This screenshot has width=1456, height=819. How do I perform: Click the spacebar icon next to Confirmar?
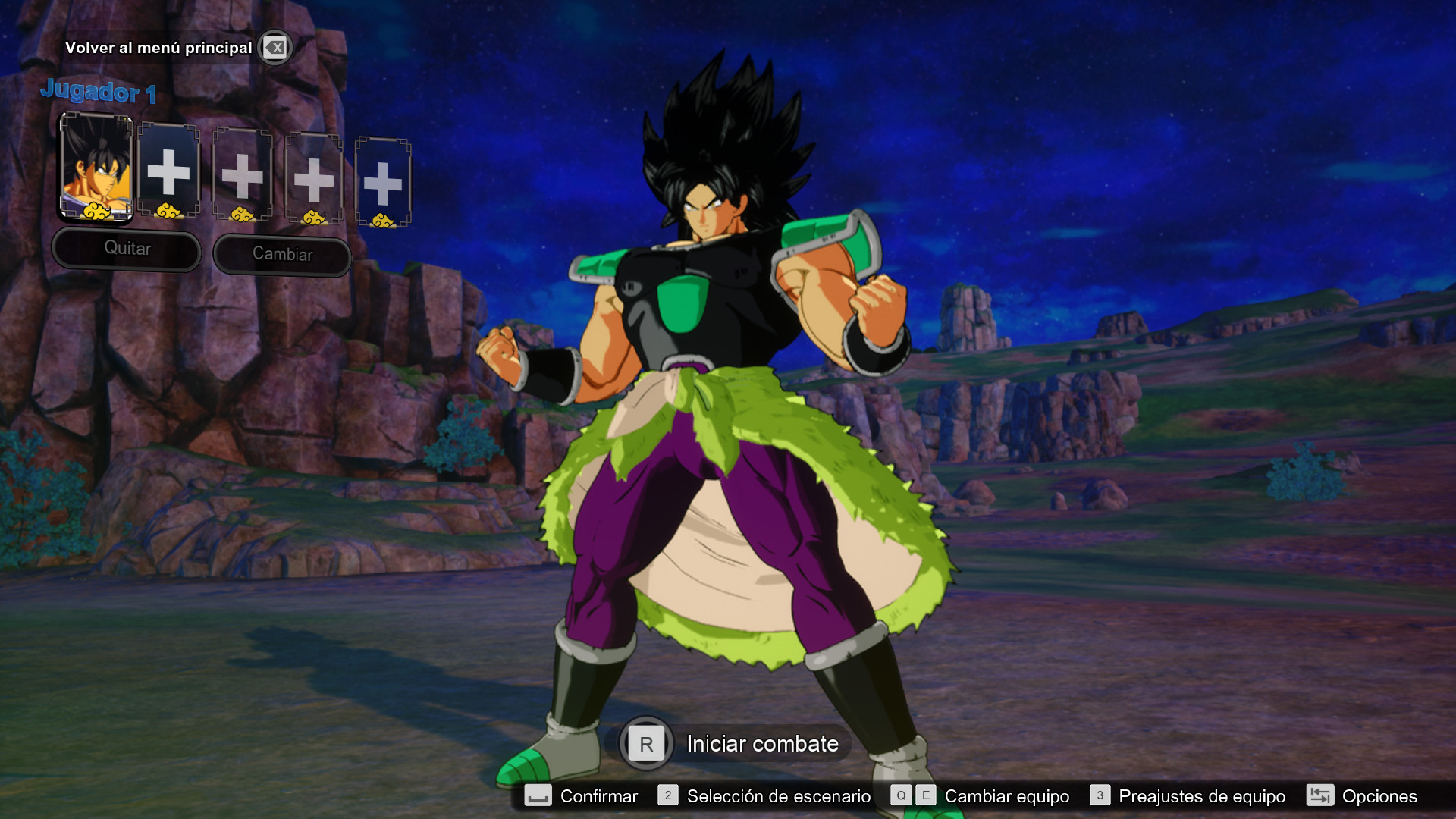coord(540,796)
